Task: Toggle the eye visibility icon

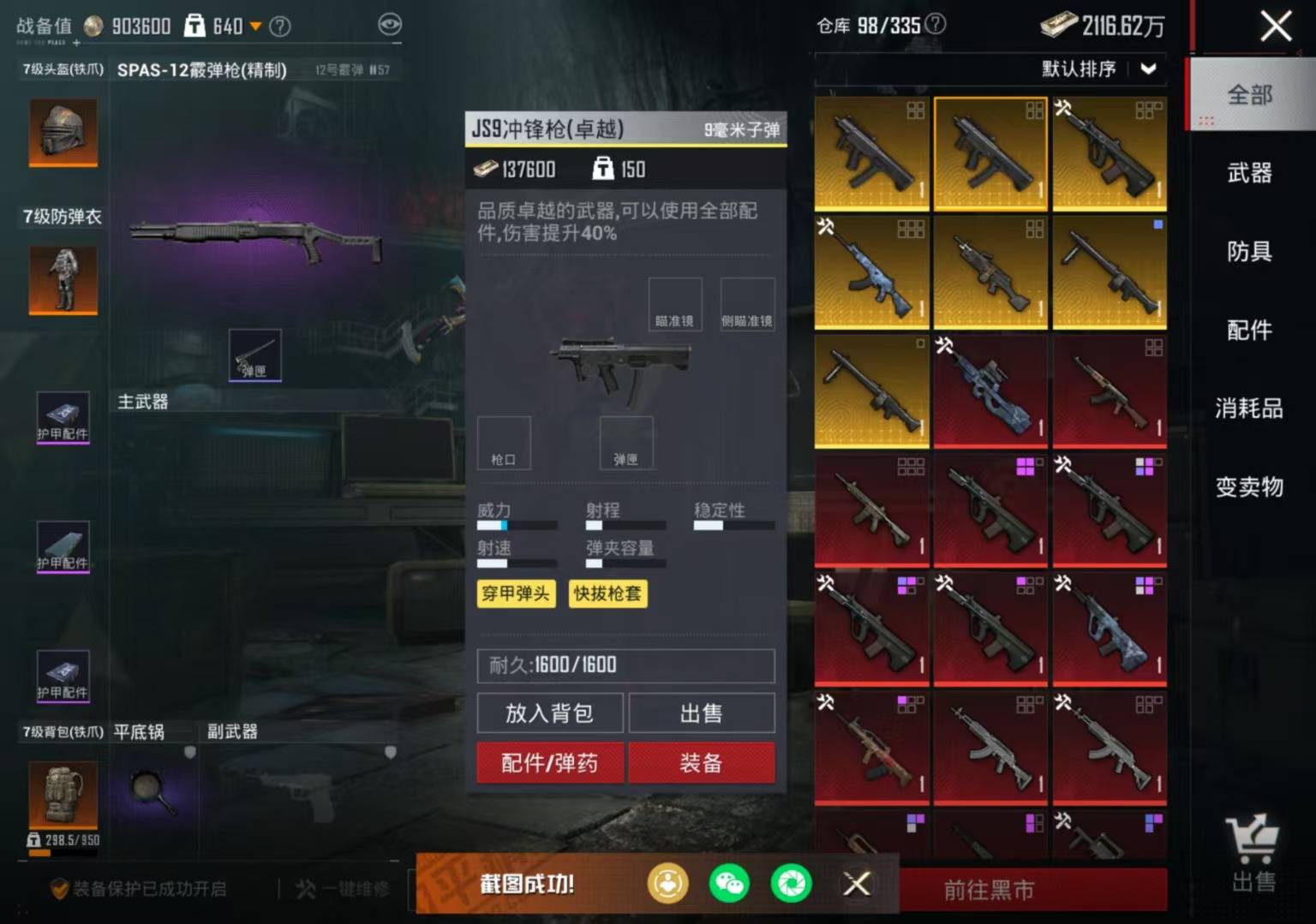Action: [390, 25]
